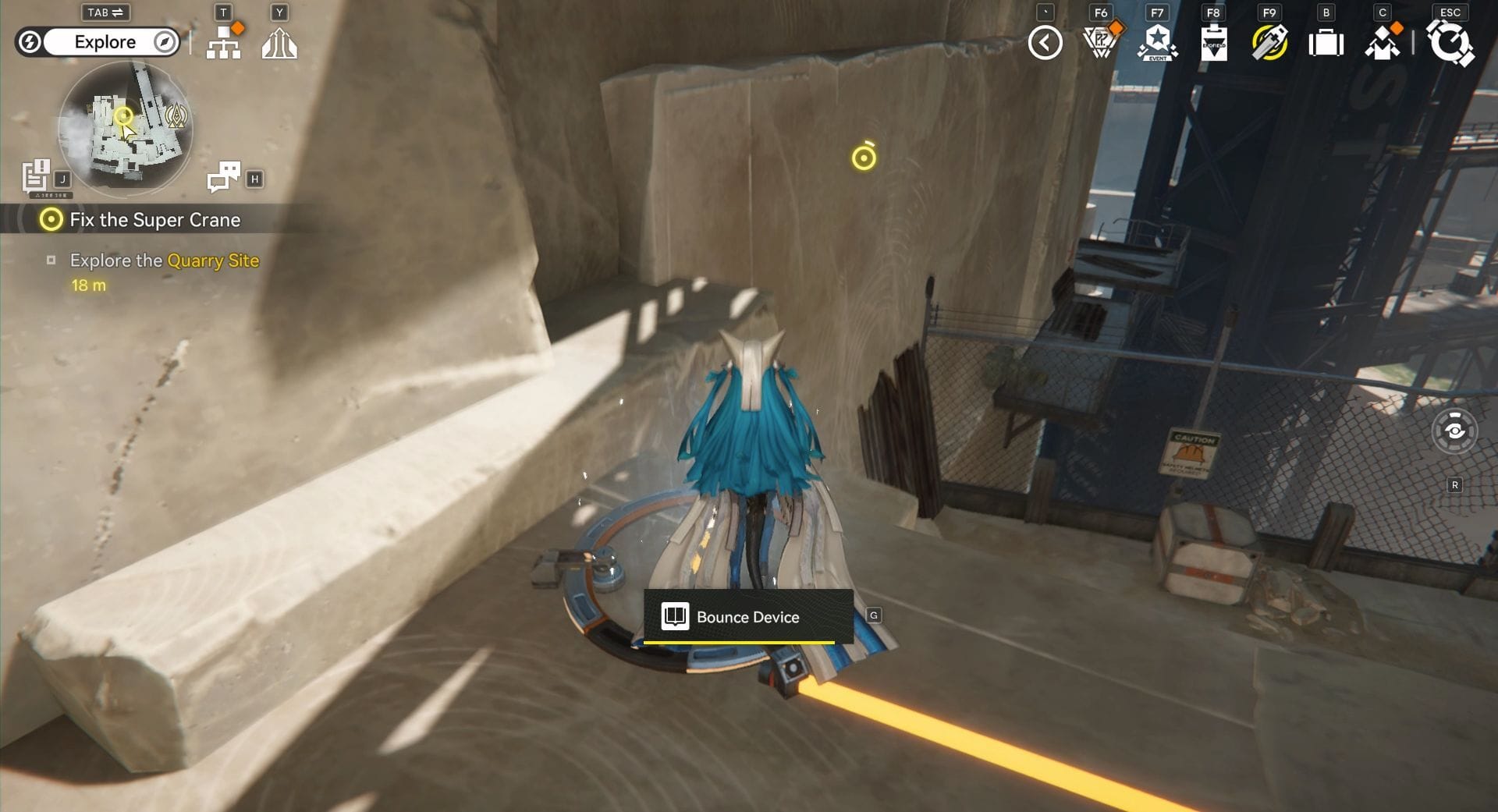Open the mission log document icon

pyautogui.click(x=35, y=176)
